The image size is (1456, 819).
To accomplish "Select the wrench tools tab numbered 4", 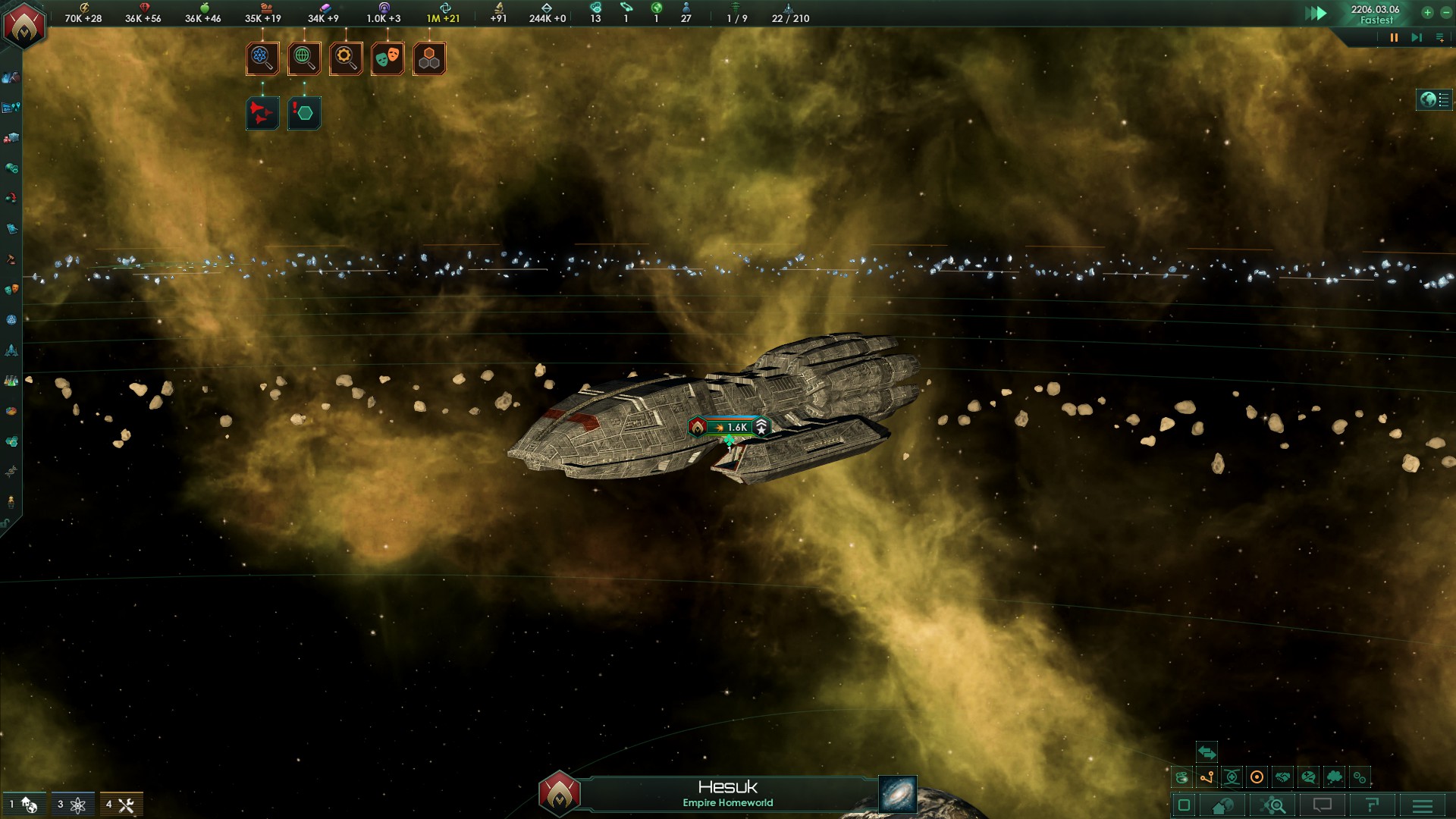I will pyautogui.click(x=121, y=805).
